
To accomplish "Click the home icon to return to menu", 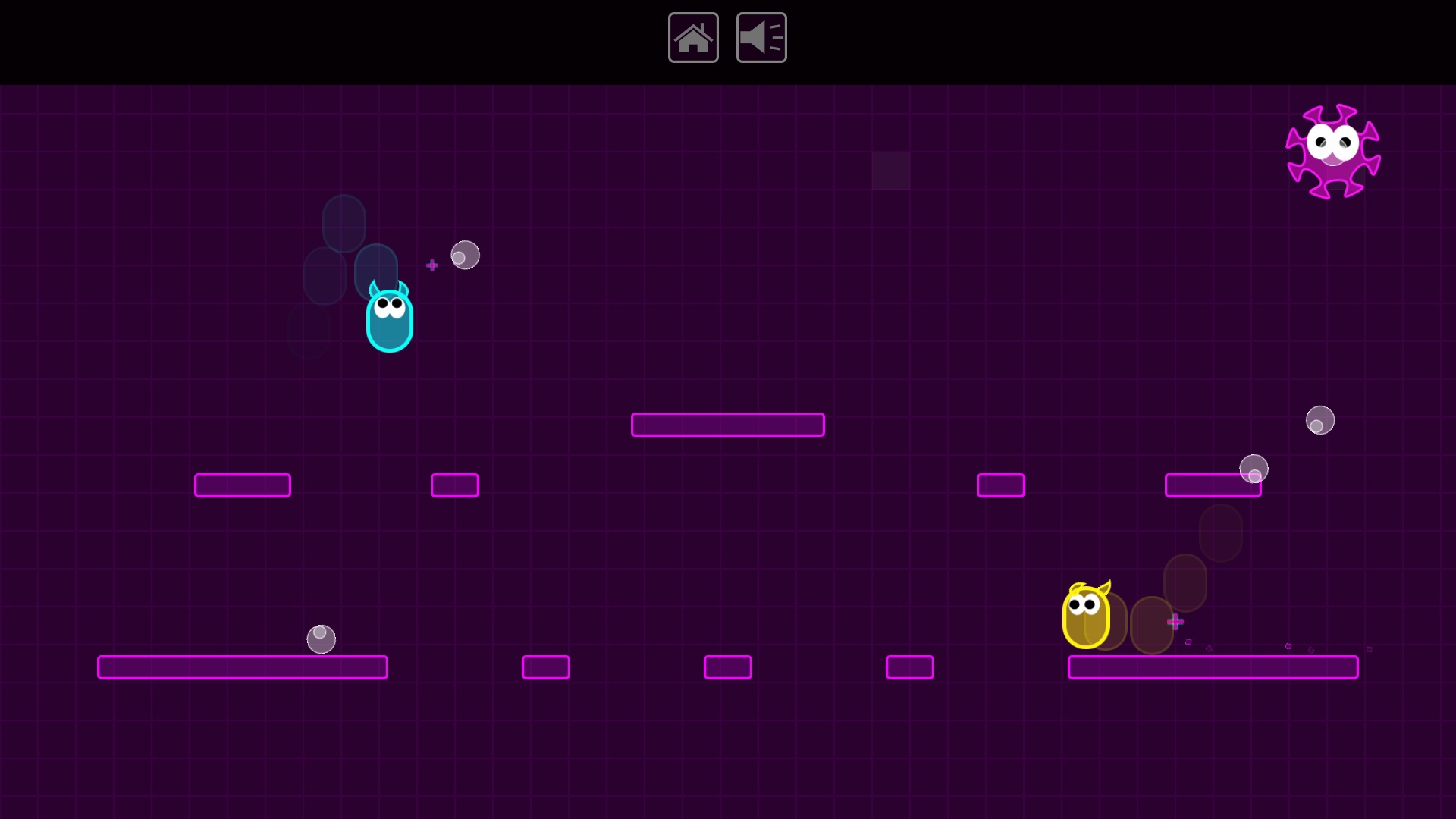I will (693, 37).
